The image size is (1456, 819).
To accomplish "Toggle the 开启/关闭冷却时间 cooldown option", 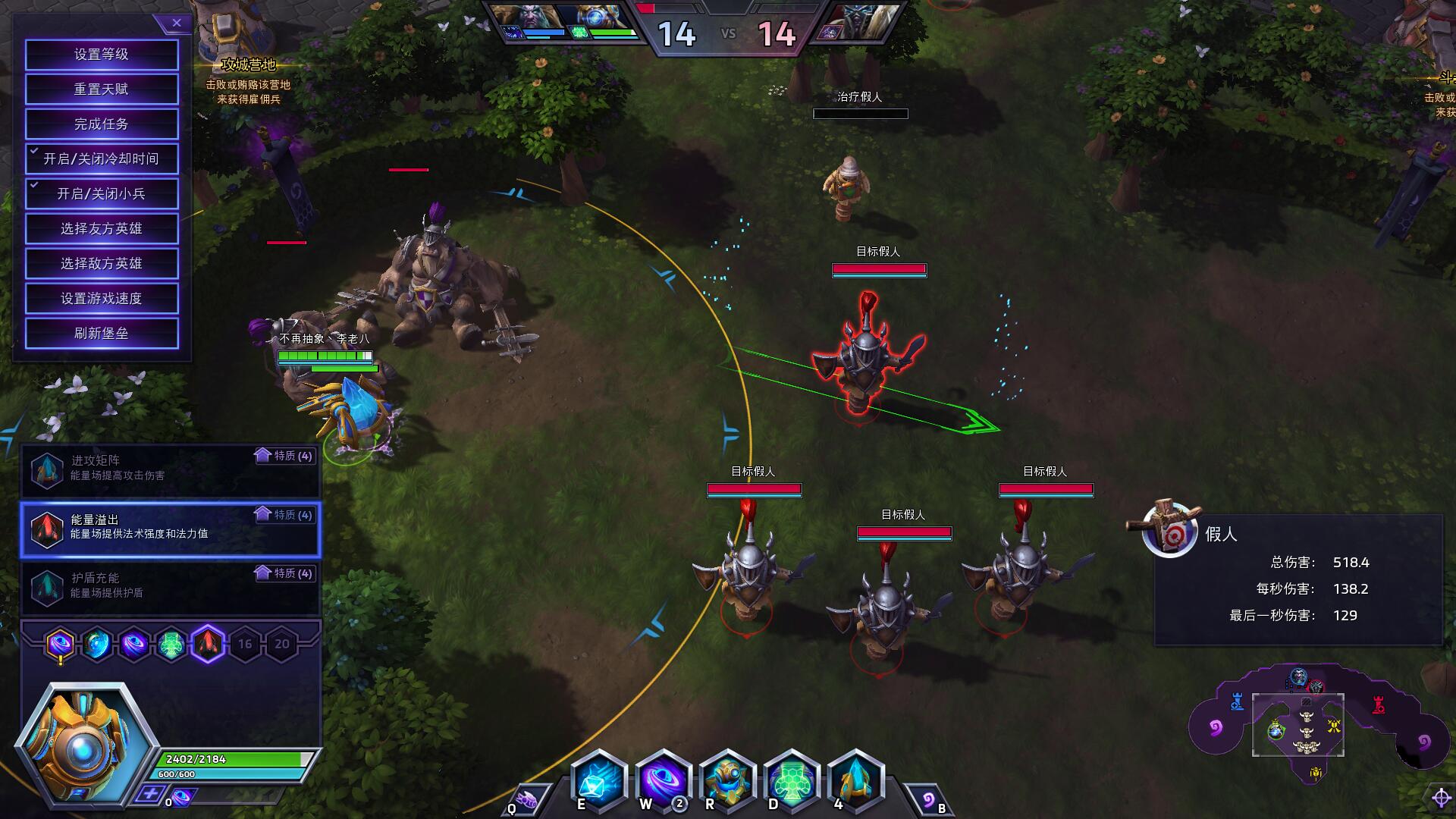I will pyautogui.click(x=102, y=159).
